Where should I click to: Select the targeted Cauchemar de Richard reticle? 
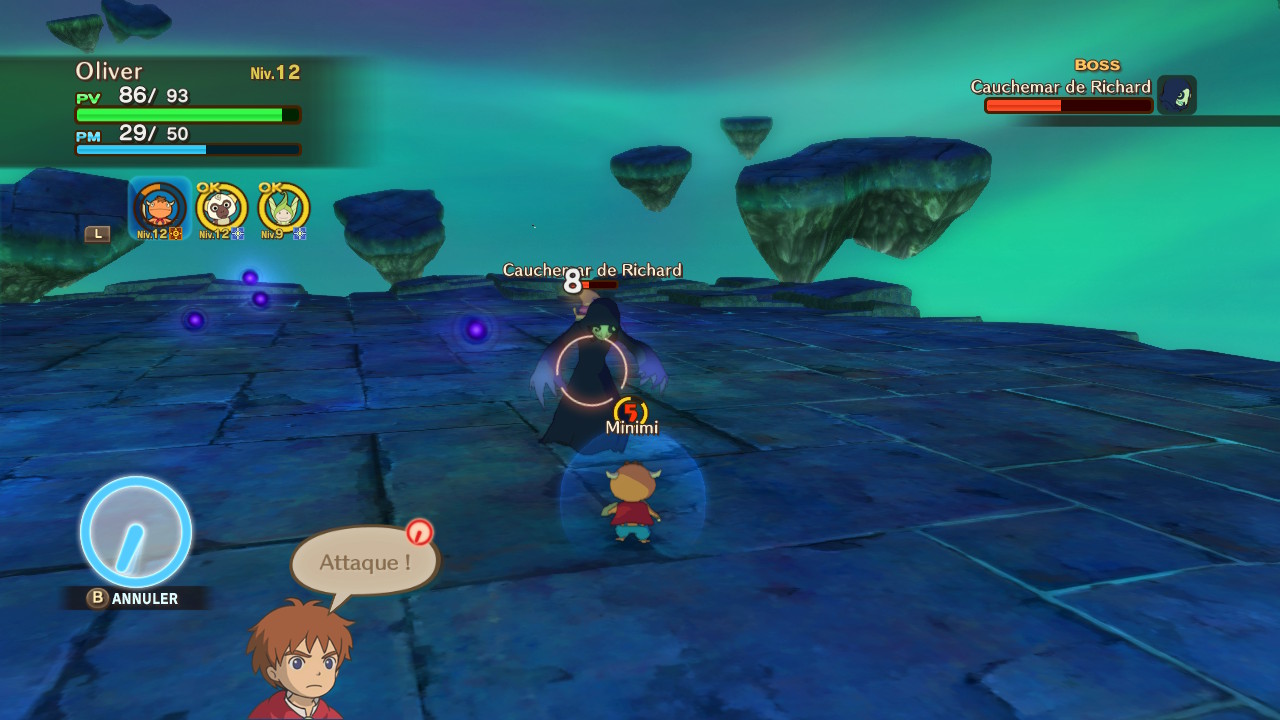pos(591,370)
